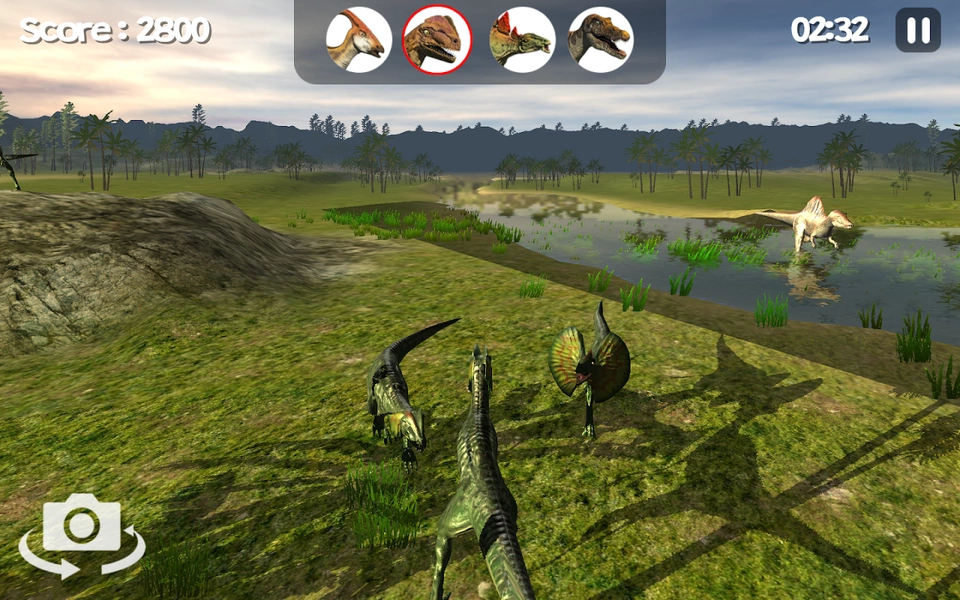Select the crested Parasaurolophus portrait
The height and width of the screenshot is (600, 960).
pos(358,40)
